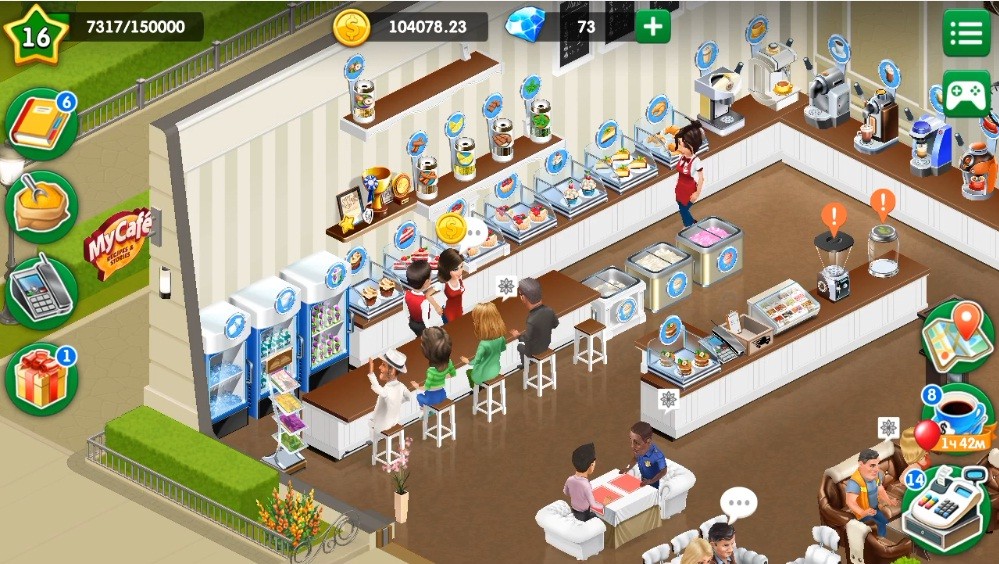Tap the blue diamond gem icon
The height and width of the screenshot is (564, 999).
pyautogui.click(x=524, y=26)
